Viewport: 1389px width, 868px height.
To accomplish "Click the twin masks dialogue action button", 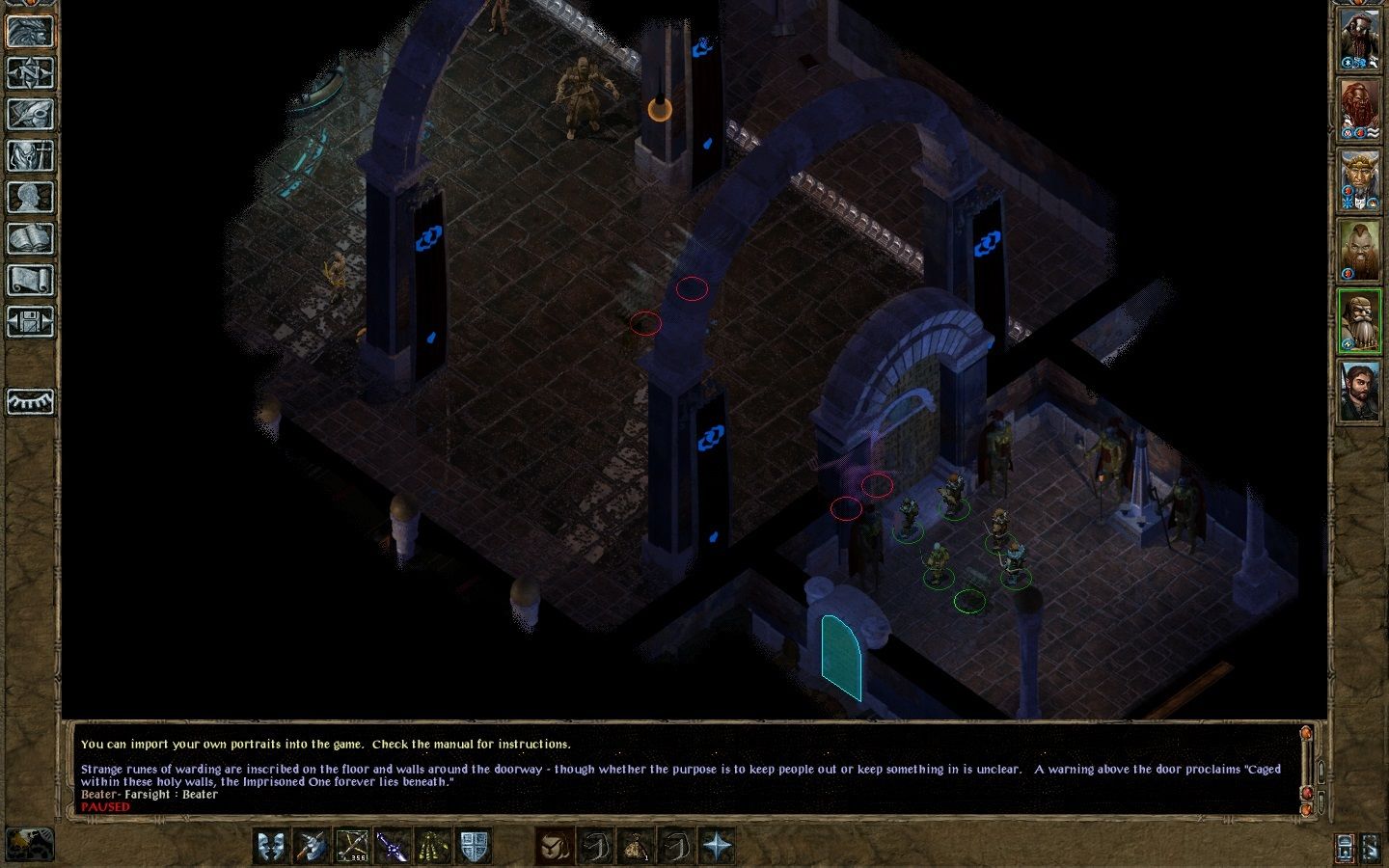I will click(x=272, y=846).
